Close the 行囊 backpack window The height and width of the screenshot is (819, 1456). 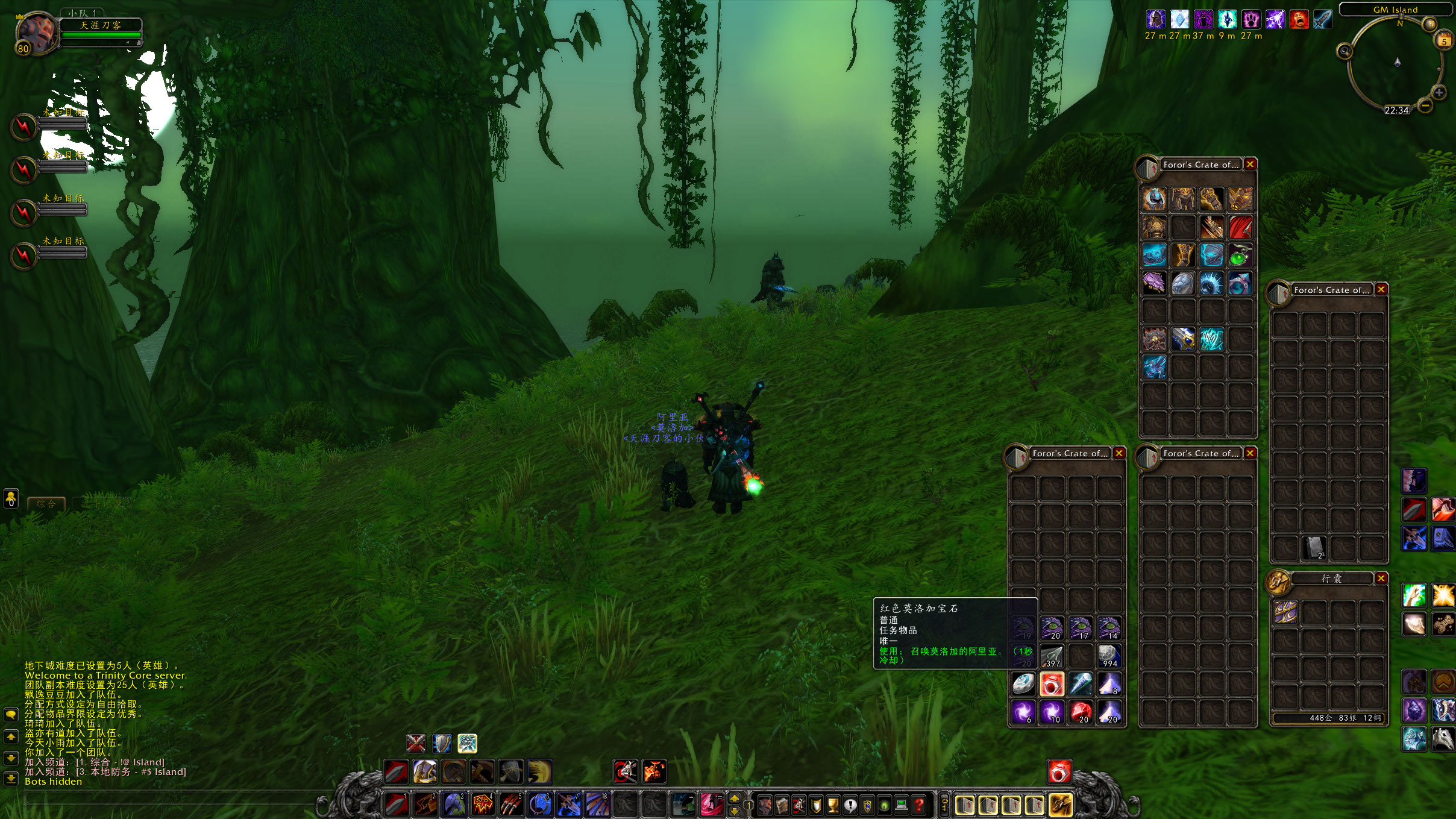(x=1381, y=579)
